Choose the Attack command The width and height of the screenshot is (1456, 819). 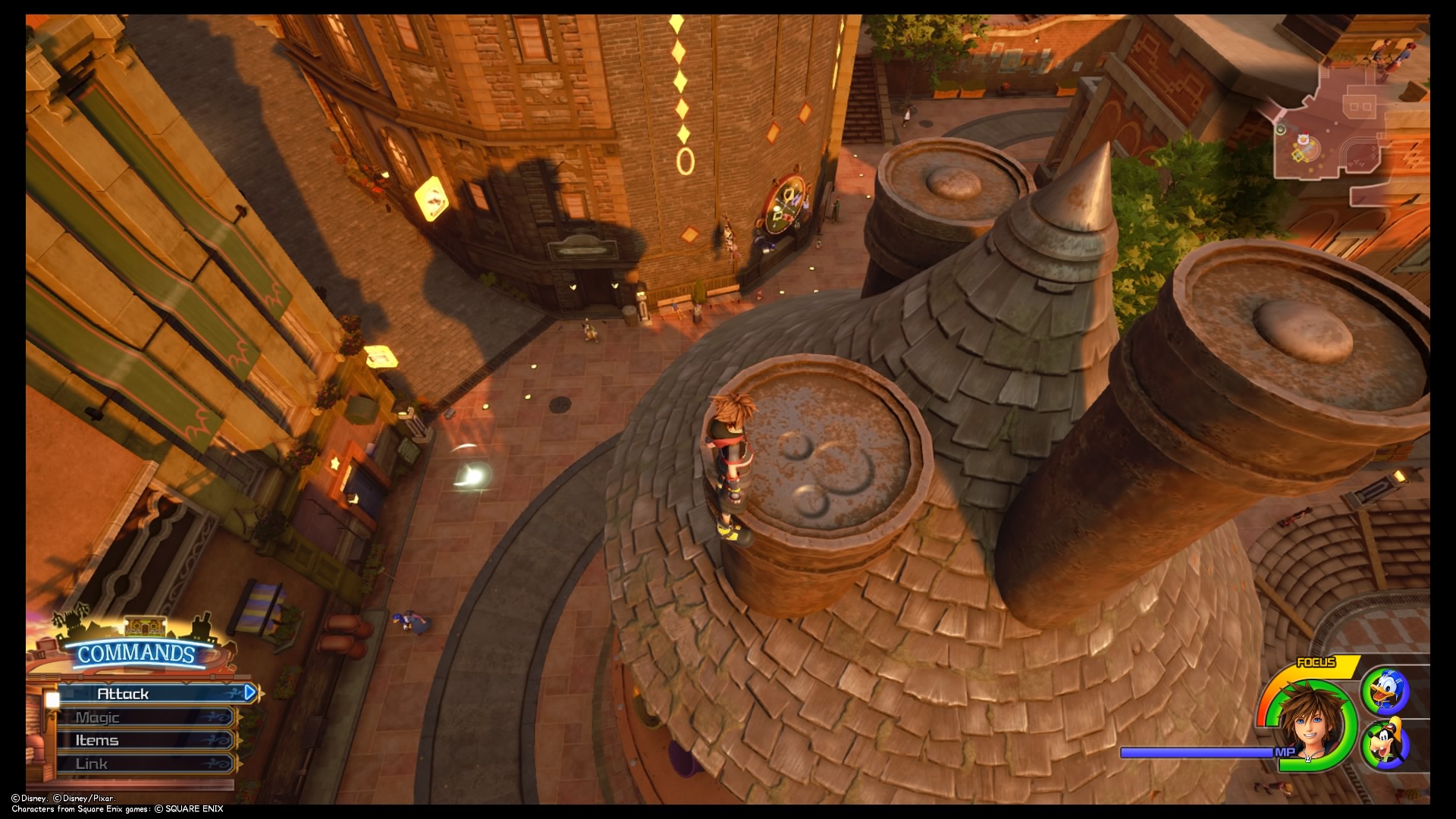tap(121, 692)
